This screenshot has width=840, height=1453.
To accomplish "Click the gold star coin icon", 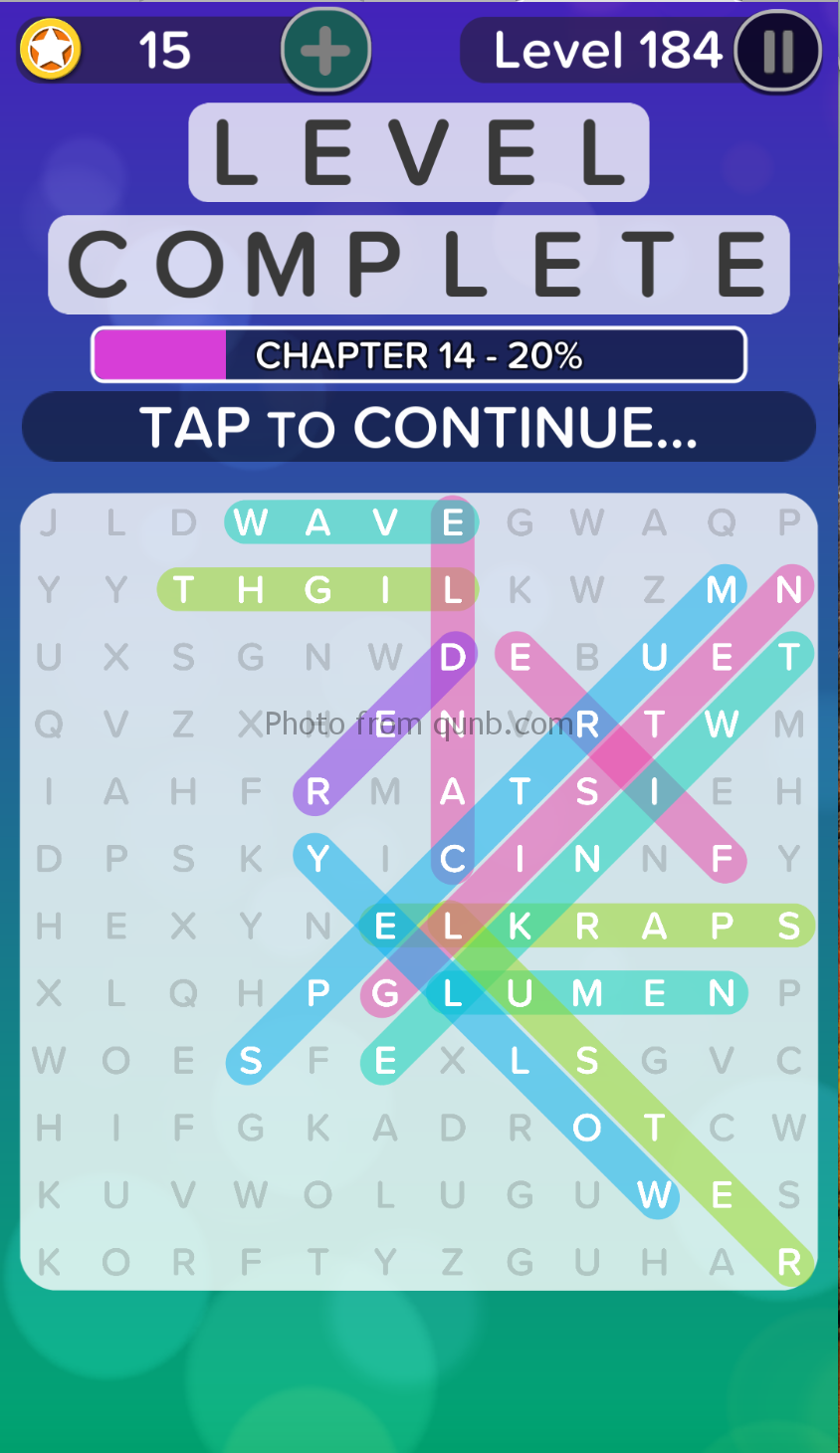I will (50, 50).
